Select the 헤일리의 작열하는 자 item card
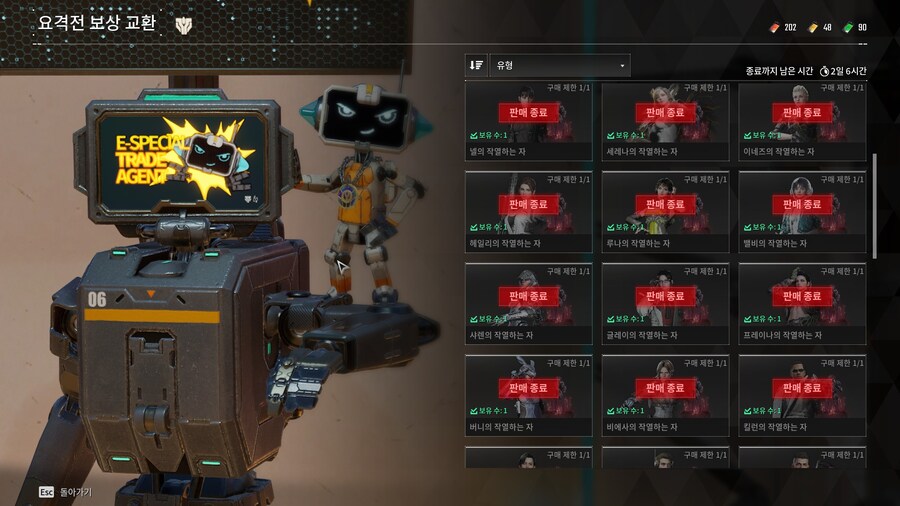 (x=528, y=212)
